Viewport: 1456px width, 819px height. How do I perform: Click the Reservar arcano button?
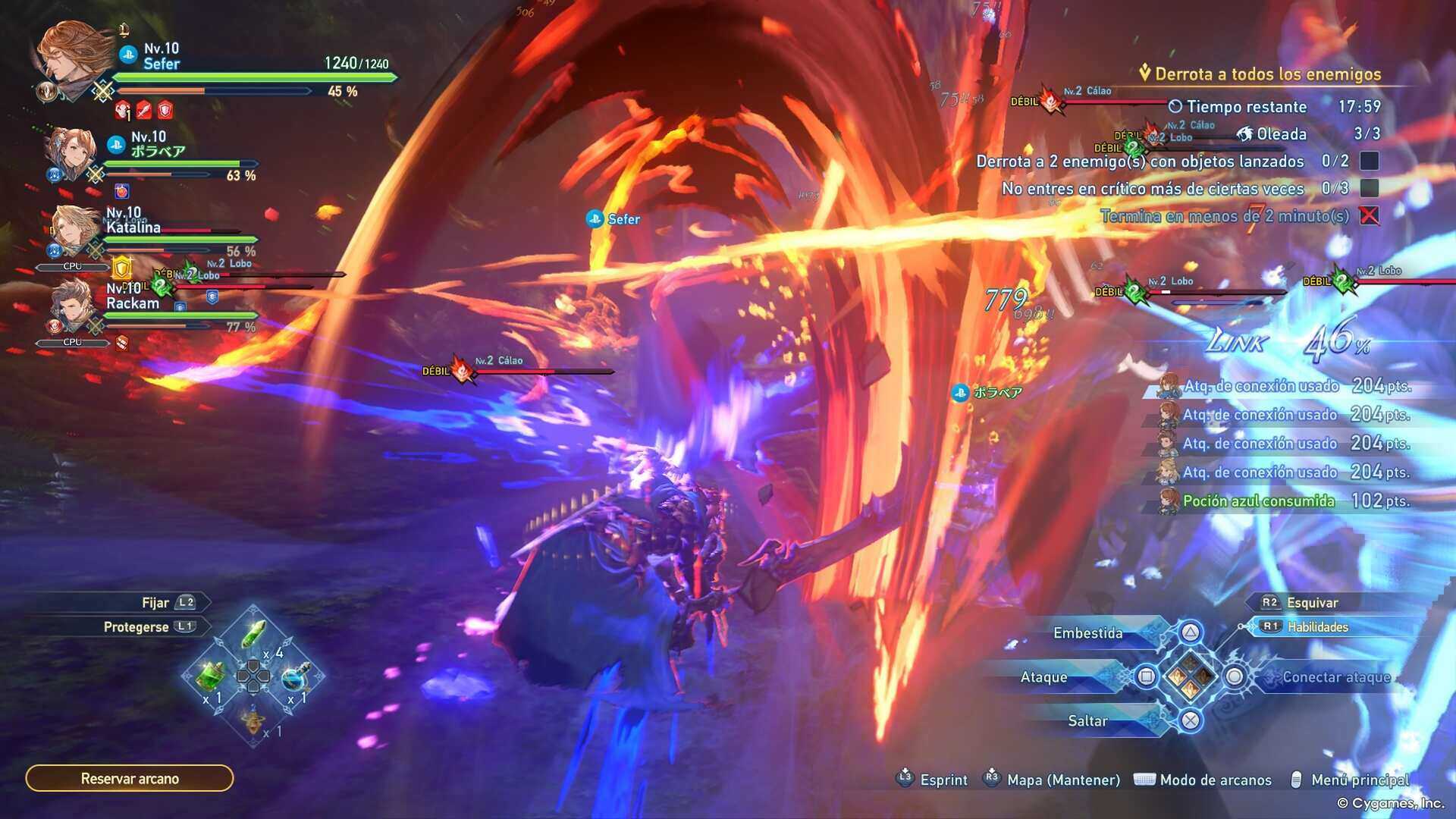point(130,778)
